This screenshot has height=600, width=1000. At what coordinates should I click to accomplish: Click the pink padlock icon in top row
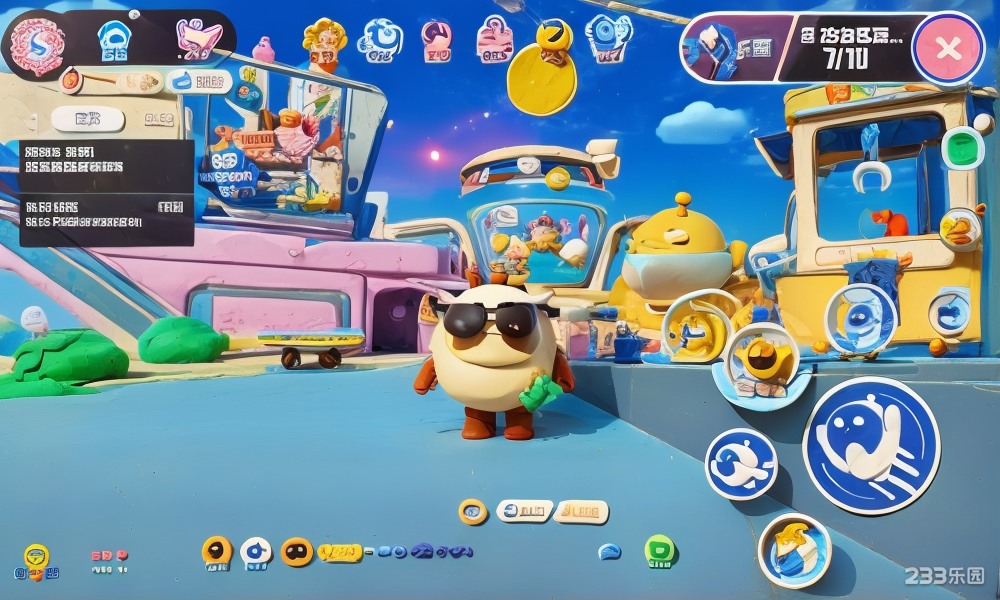492,40
